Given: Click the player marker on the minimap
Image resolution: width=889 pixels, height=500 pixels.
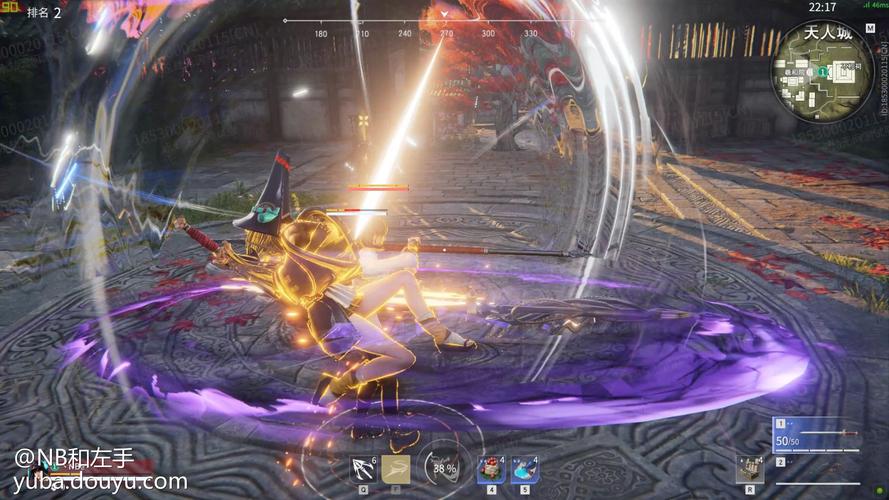Looking at the screenshot, I should [x=820, y=73].
